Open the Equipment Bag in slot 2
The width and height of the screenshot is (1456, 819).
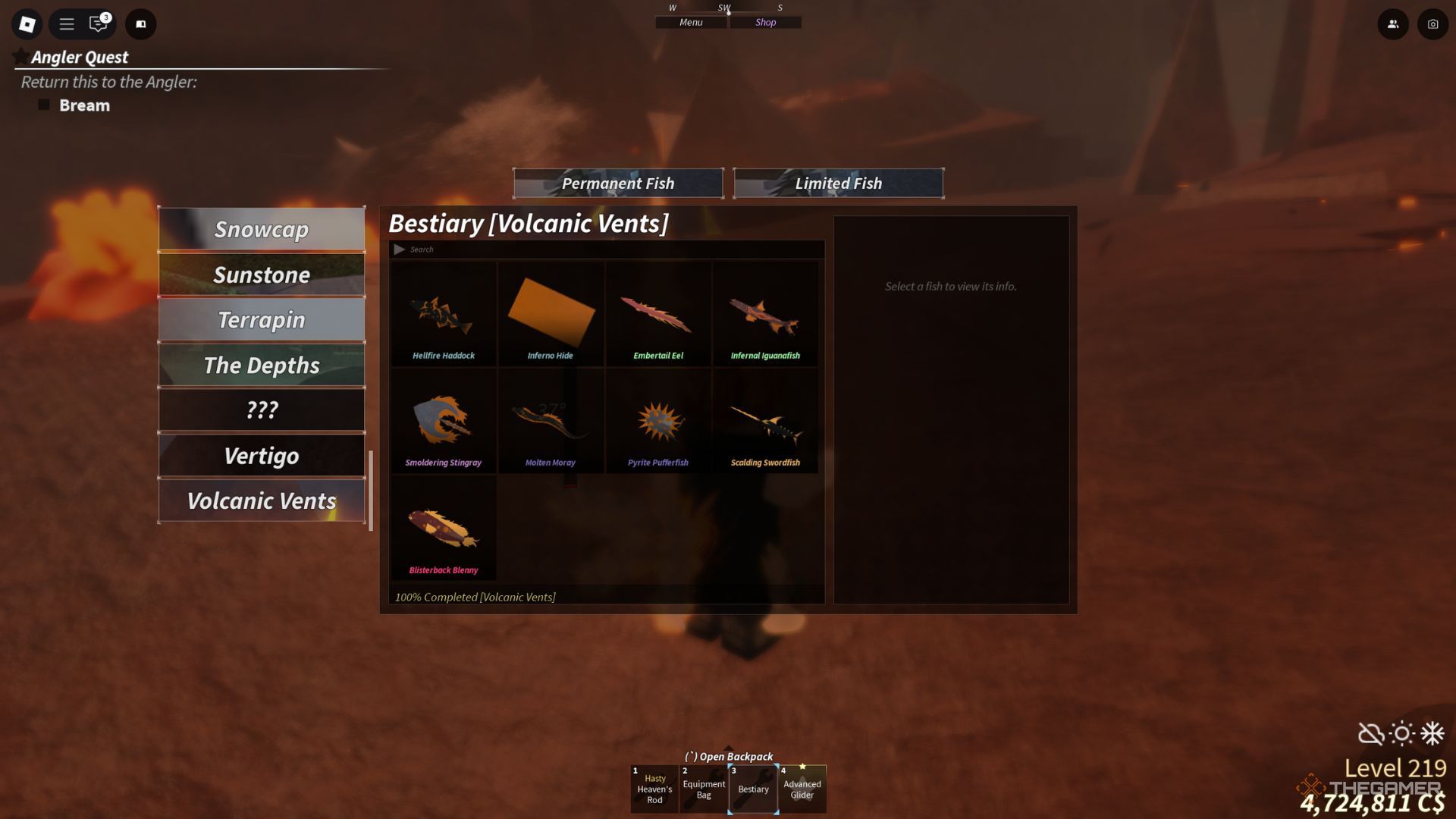tap(704, 789)
